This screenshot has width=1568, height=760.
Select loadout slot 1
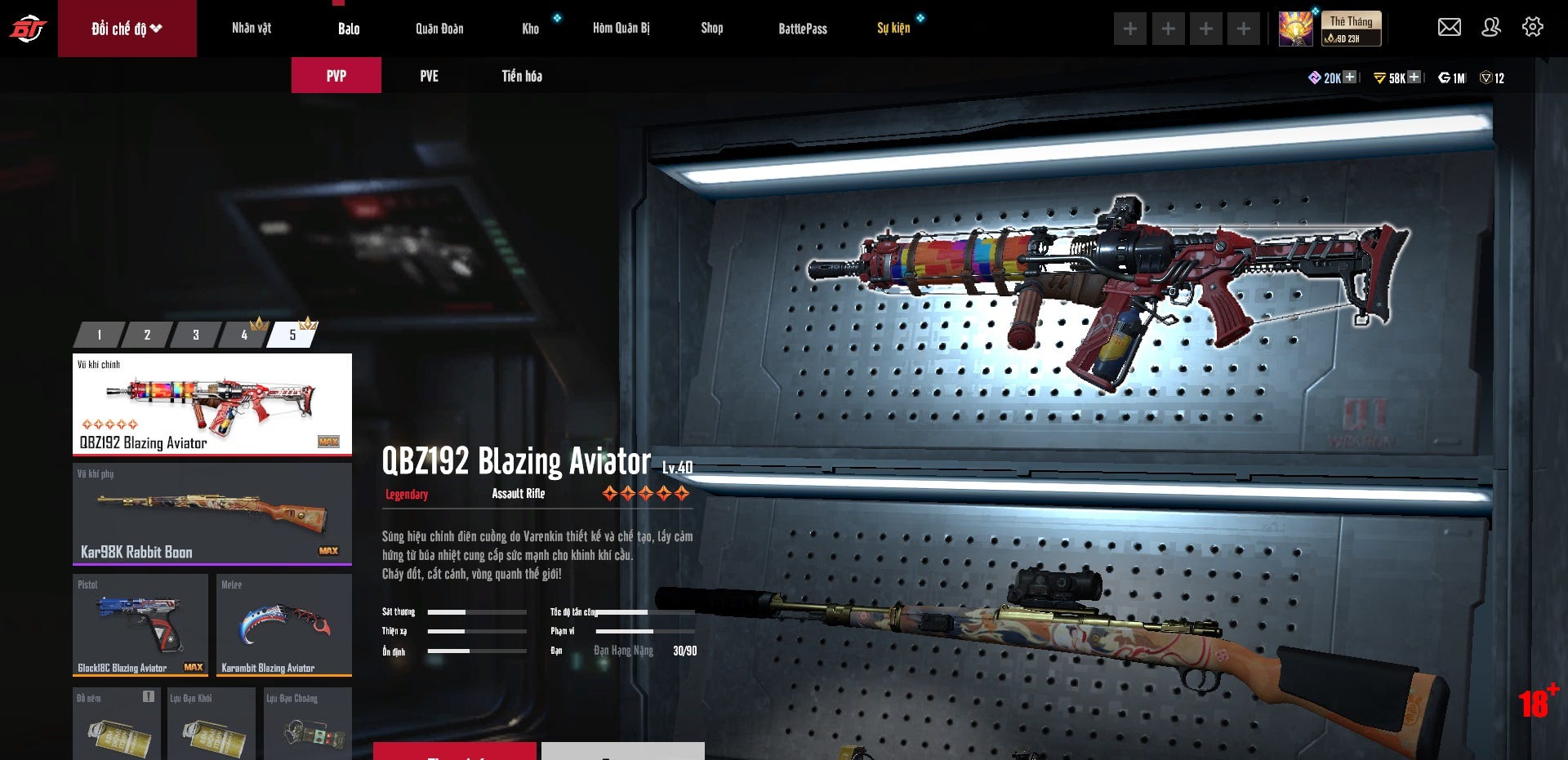100,335
